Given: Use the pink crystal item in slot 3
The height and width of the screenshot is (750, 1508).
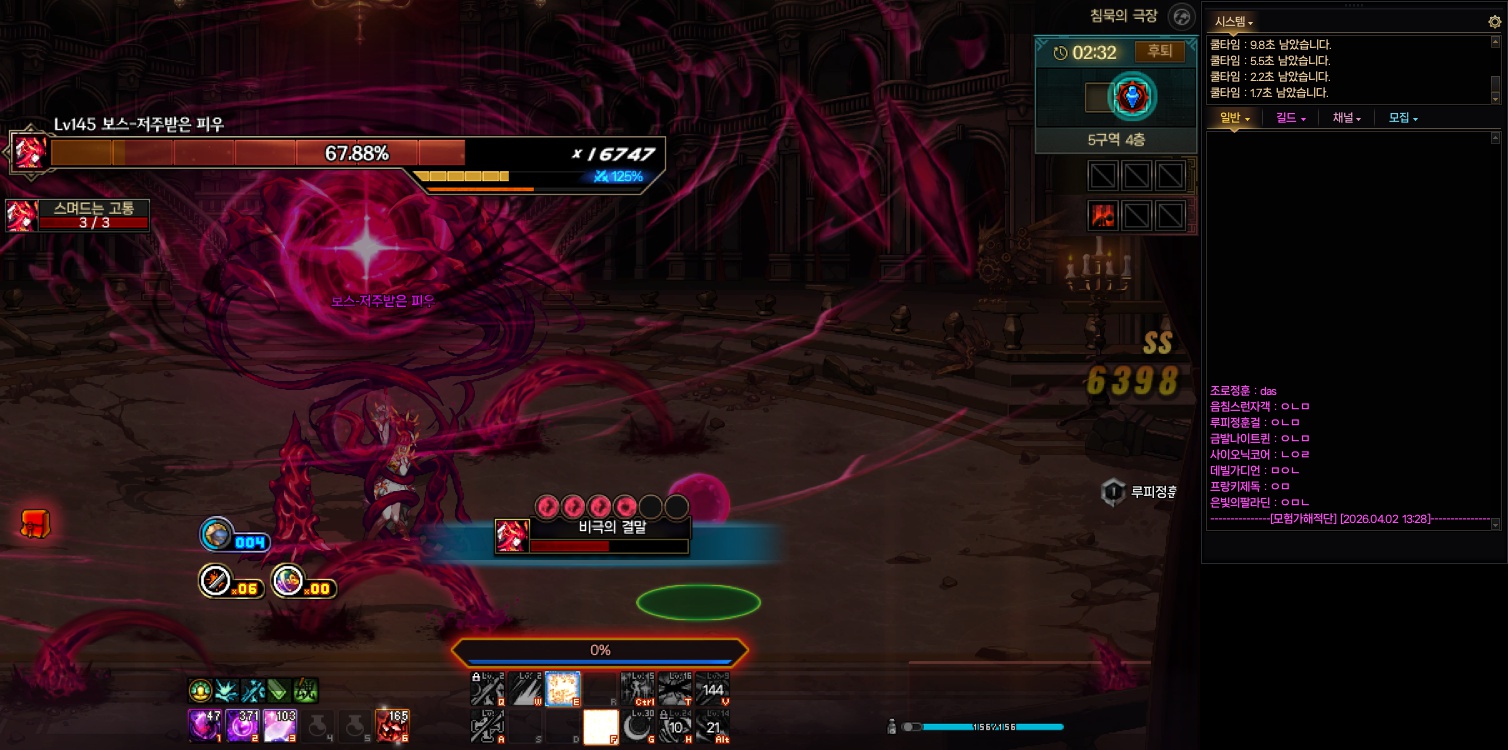Looking at the screenshot, I should (x=279, y=724).
